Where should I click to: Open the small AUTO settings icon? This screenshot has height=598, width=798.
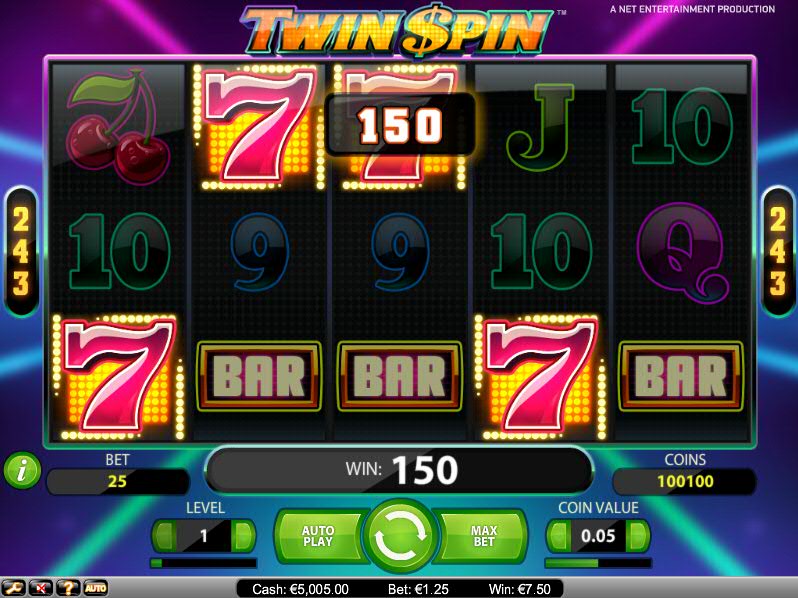click(96, 588)
